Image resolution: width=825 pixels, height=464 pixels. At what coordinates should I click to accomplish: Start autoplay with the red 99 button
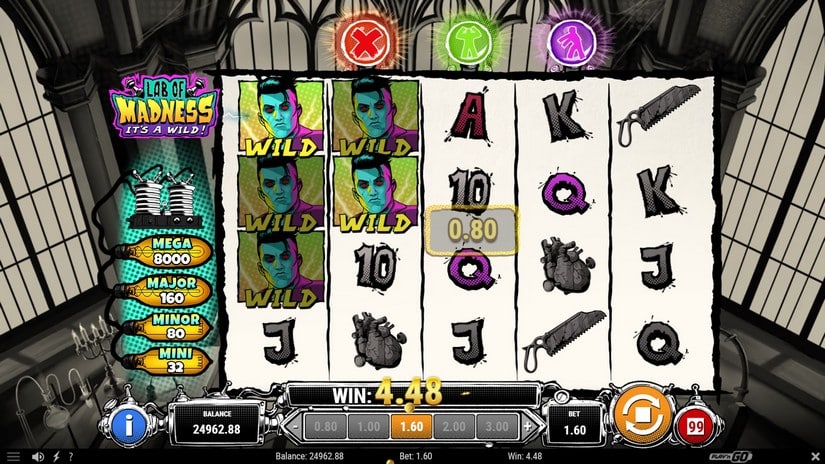point(692,427)
